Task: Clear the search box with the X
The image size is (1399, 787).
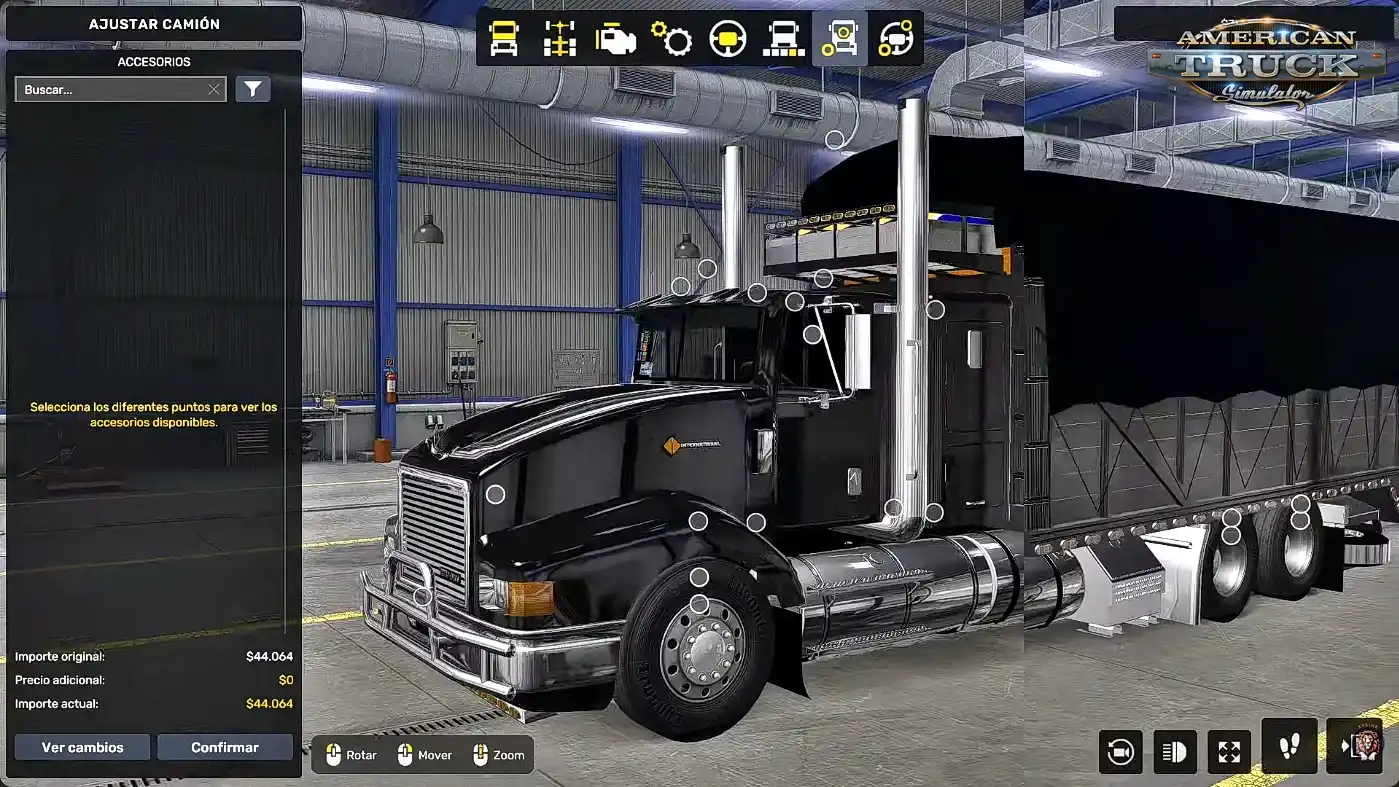Action: [214, 90]
